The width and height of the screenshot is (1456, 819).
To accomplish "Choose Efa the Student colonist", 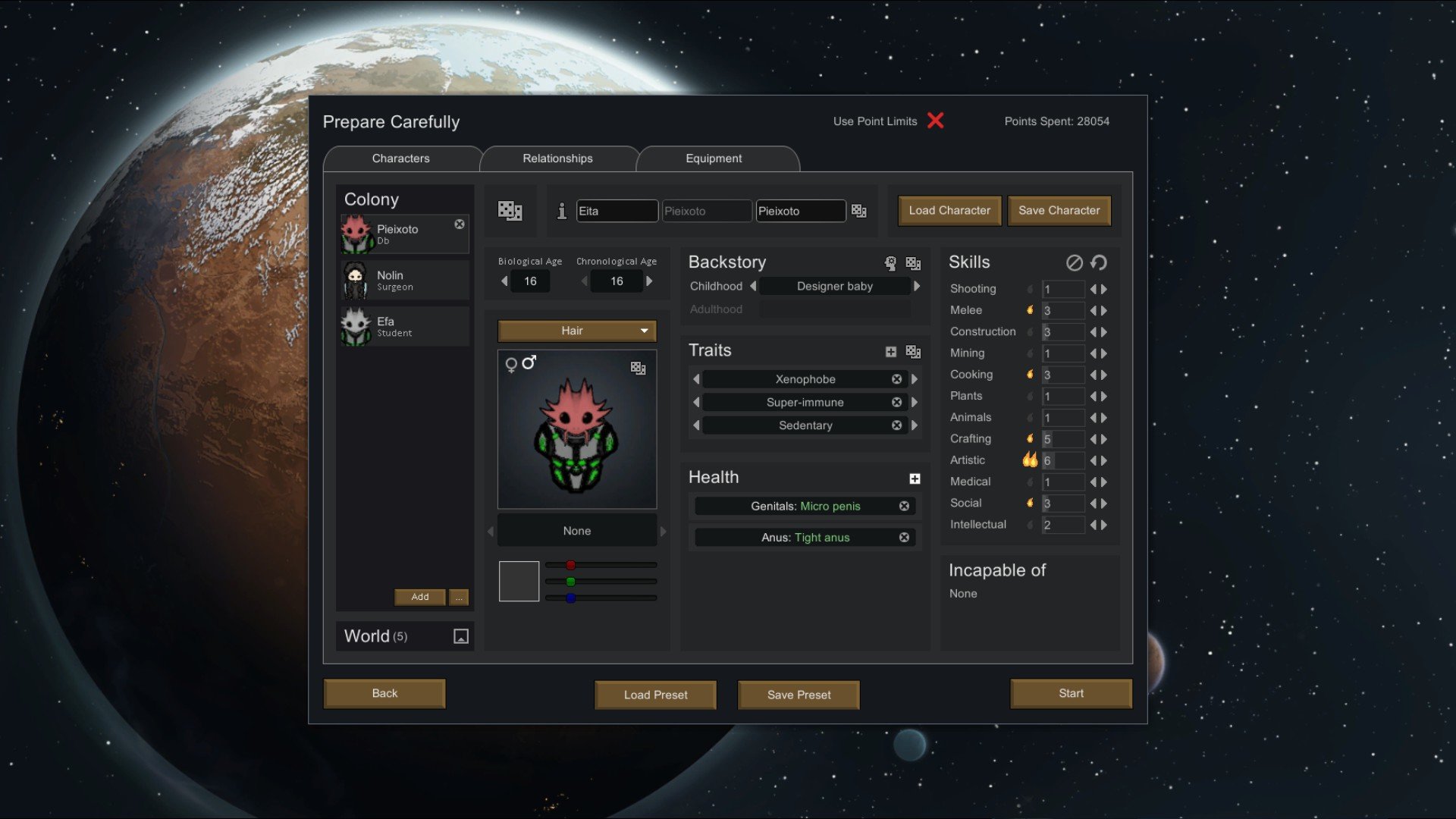I will point(403,327).
